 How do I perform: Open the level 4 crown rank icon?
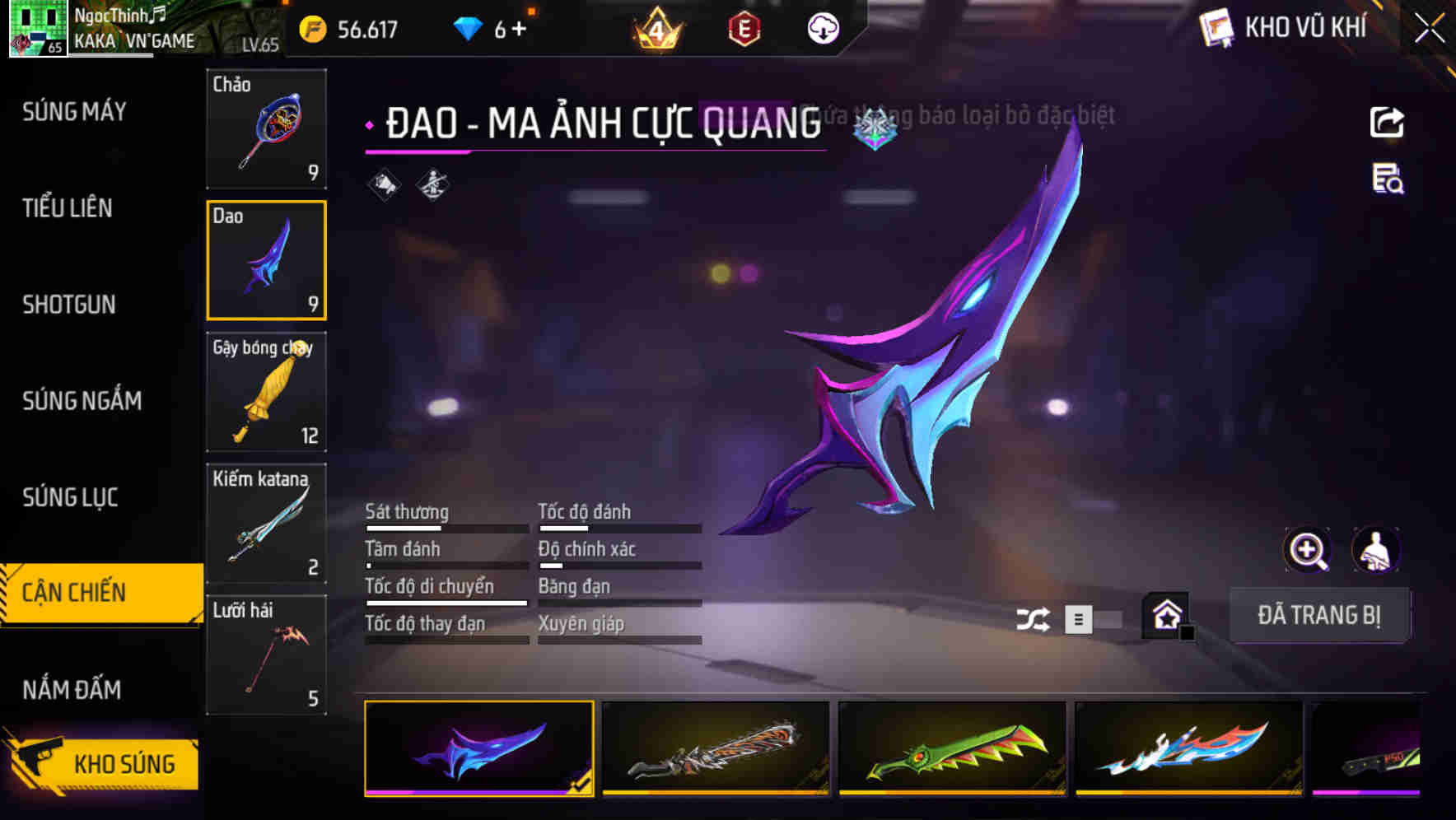[653, 30]
